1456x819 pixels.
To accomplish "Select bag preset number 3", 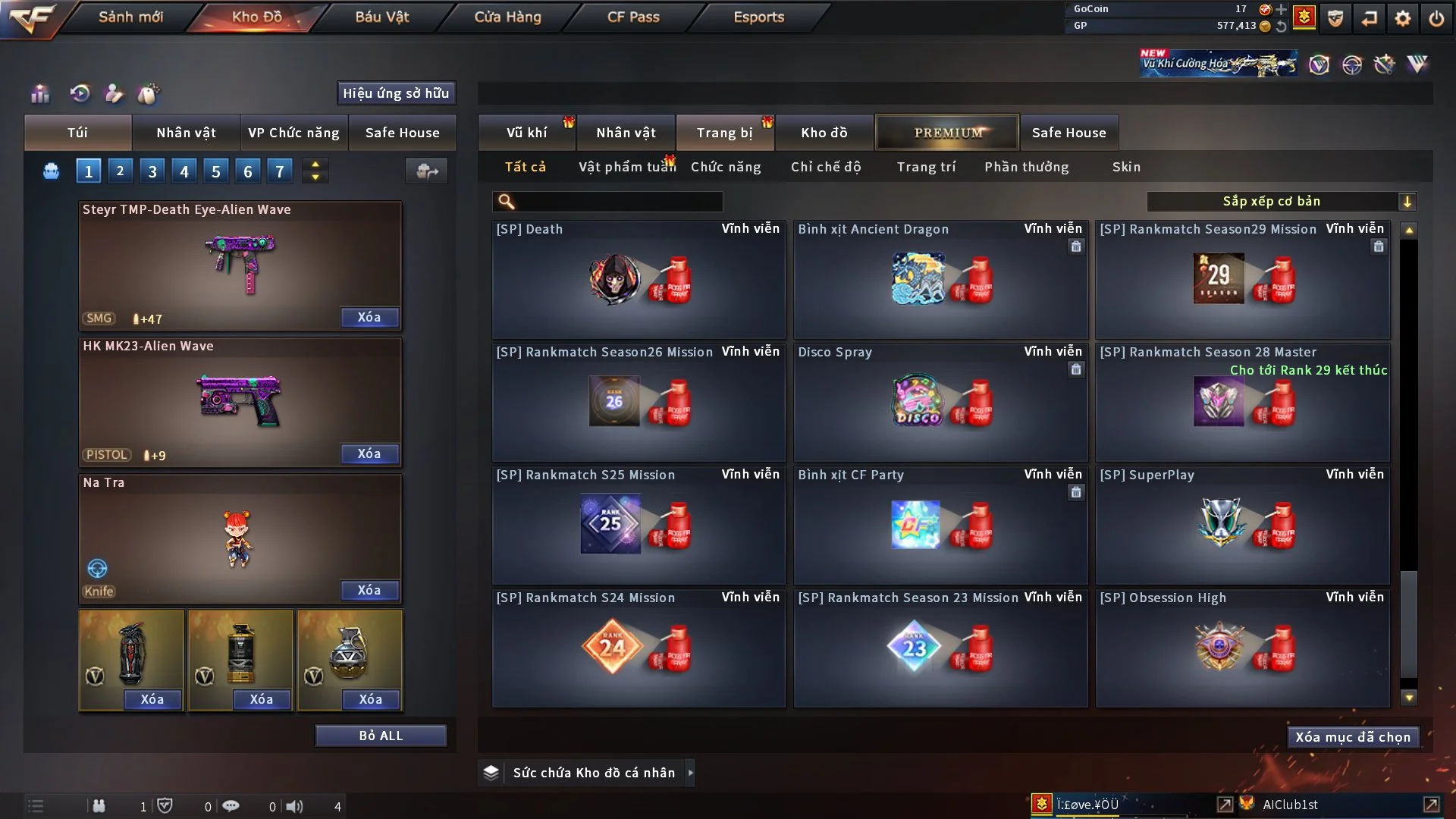I will [x=152, y=171].
